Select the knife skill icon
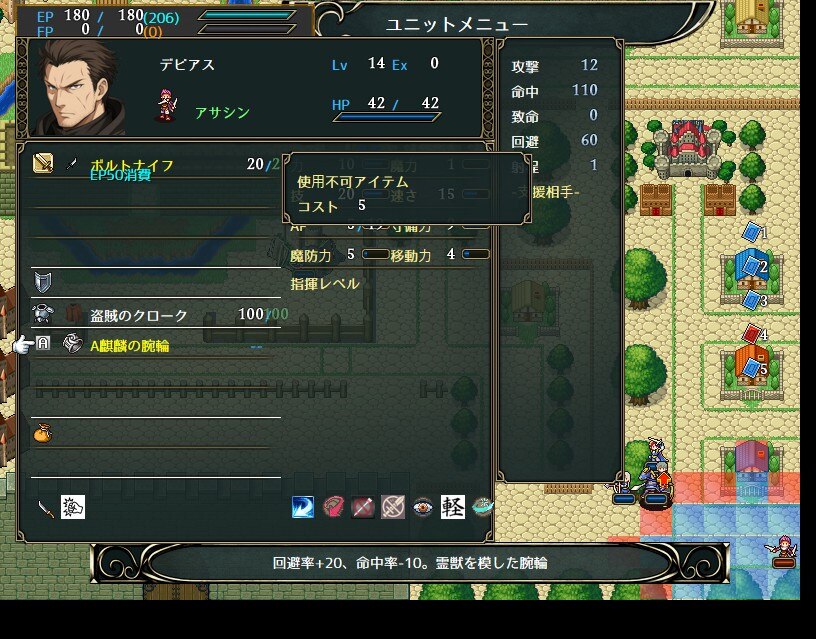The width and height of the screenshot is (816, 639). tap(45, 507)
